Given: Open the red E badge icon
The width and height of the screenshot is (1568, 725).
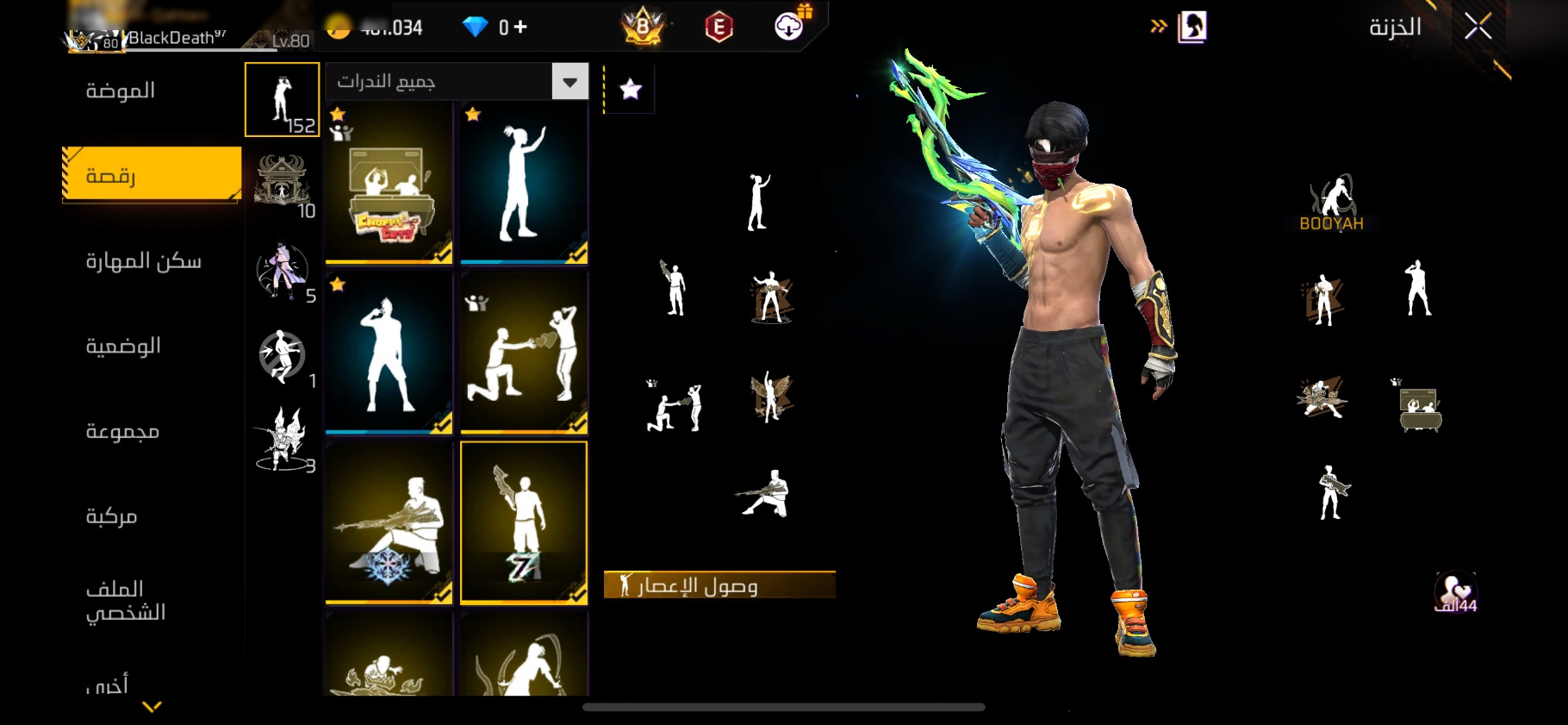Looking at the screenshot, I should pos(719,28).
